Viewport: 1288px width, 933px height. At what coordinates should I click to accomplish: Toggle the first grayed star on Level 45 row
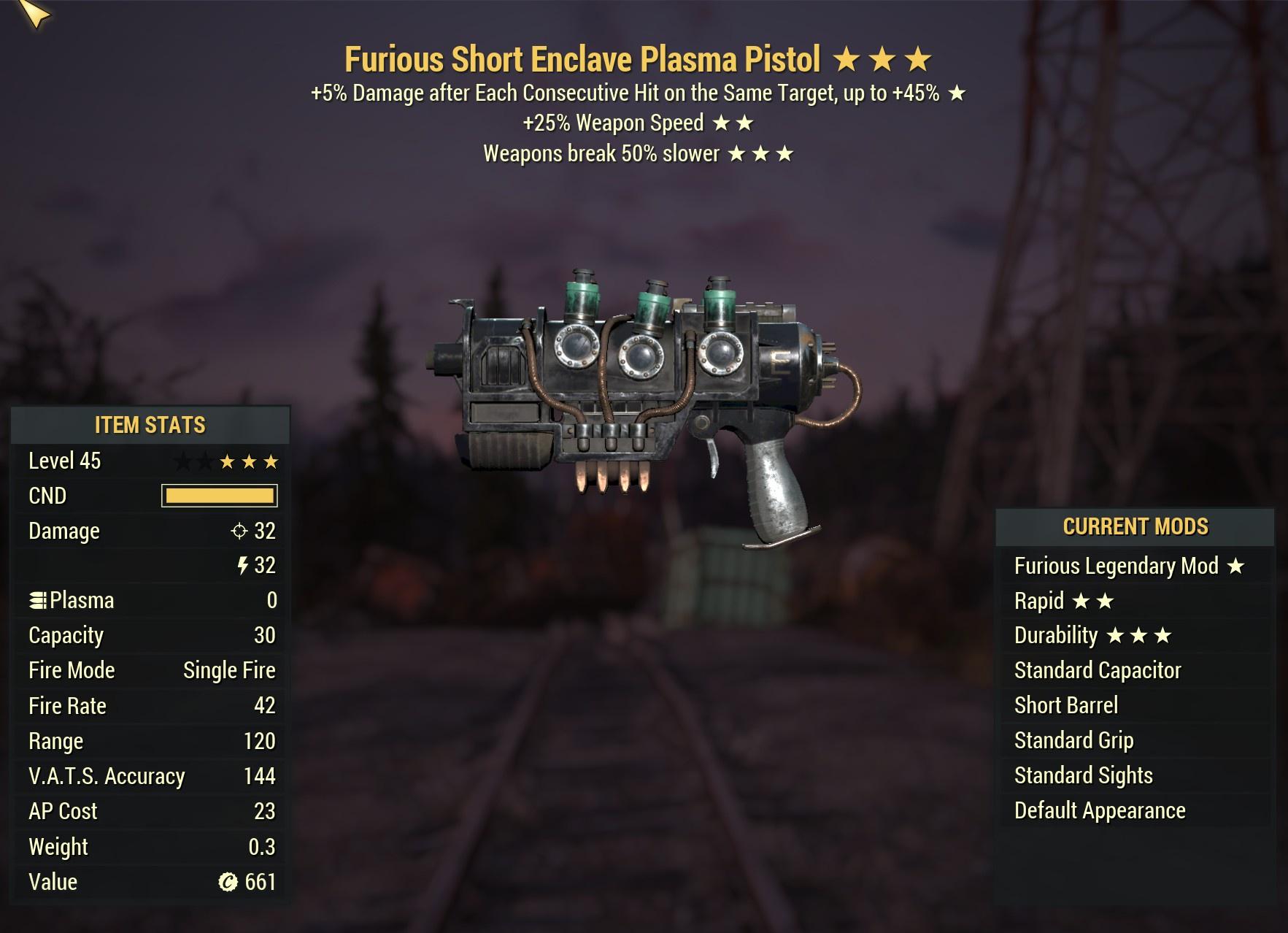click(x=182, y=461)
